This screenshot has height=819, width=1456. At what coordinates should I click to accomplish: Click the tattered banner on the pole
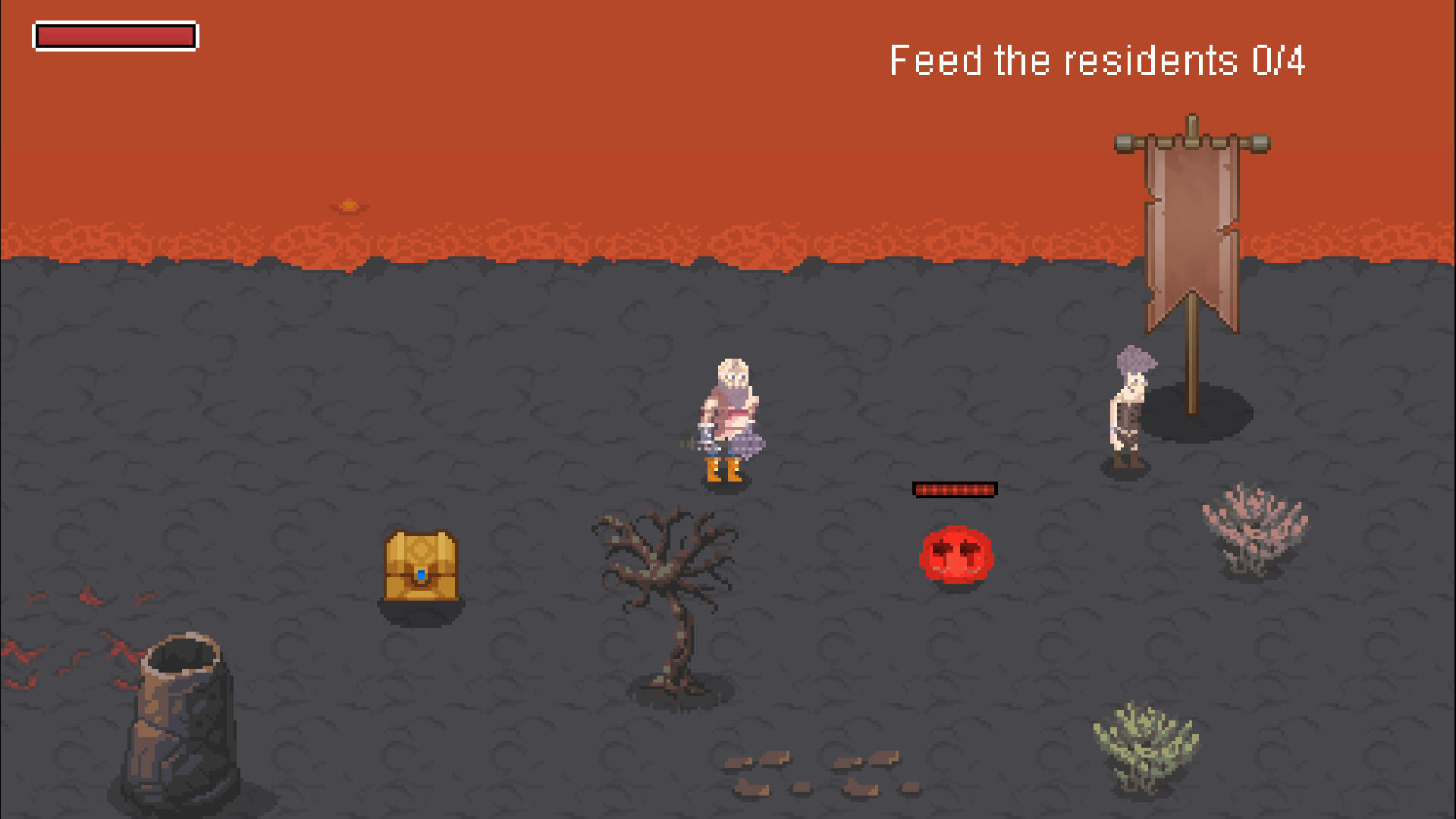click(x=1193, y=227)
